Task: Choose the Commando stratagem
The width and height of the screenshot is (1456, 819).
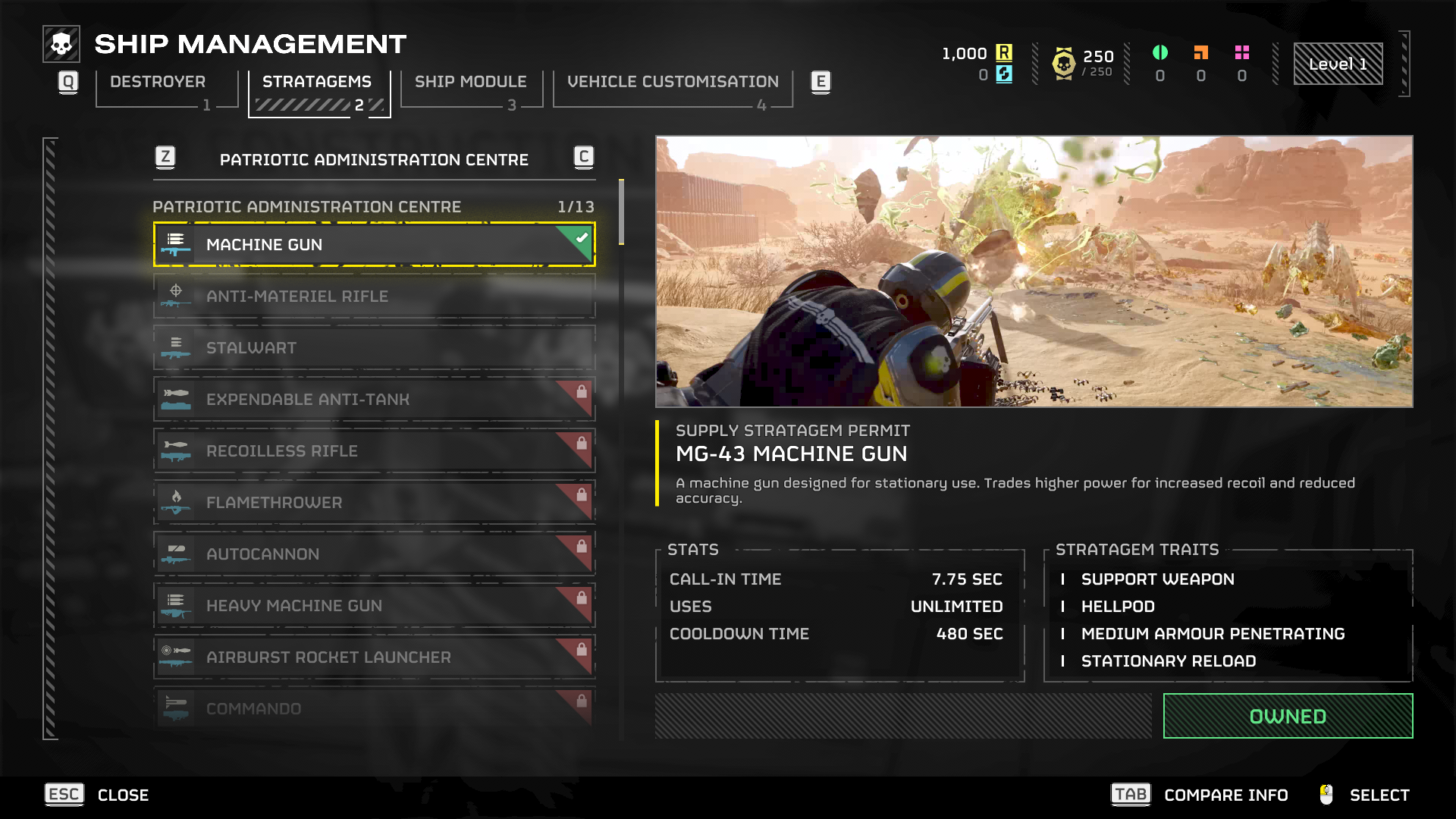Action: [374, 708]
